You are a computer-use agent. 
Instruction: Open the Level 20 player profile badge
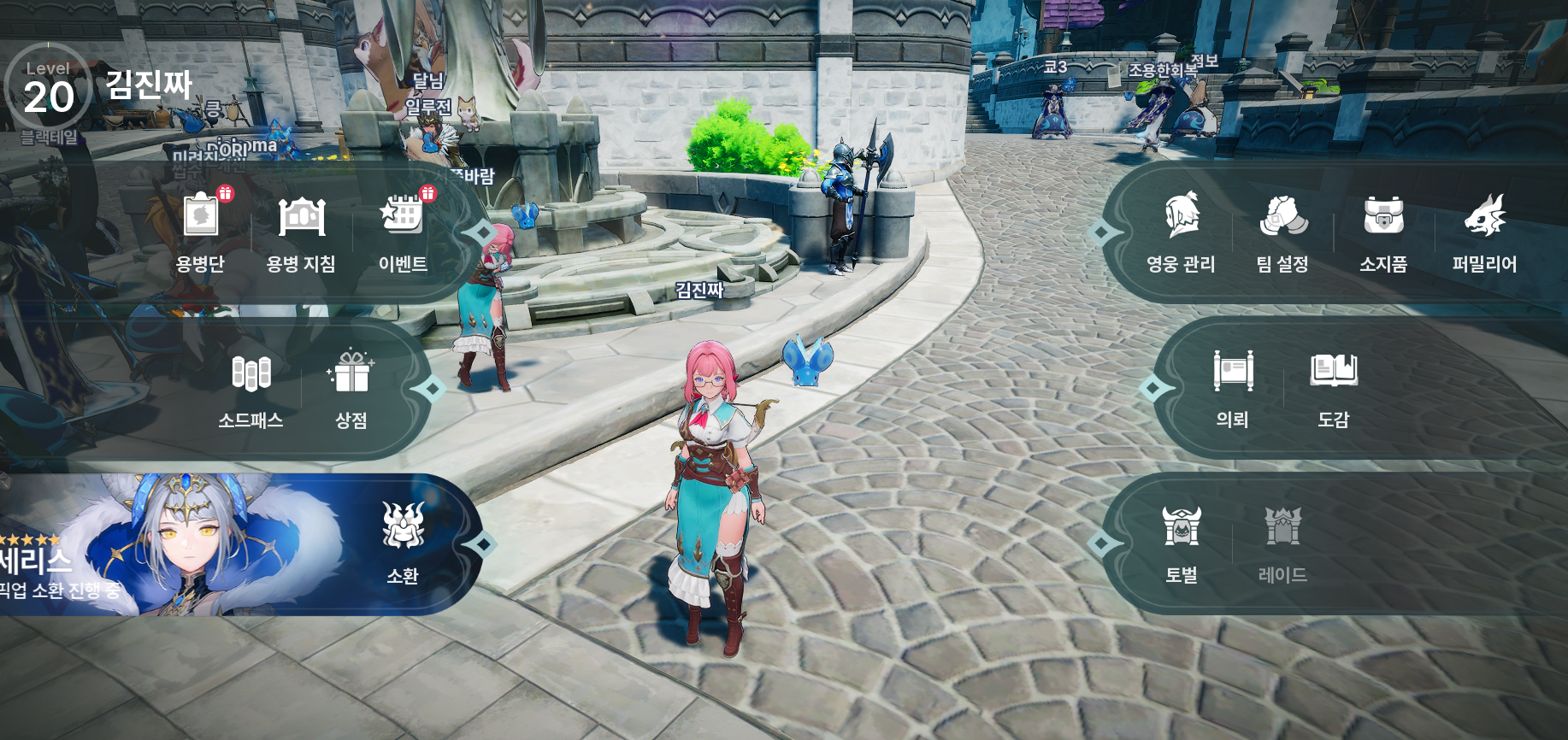click(x=49, y=89)
